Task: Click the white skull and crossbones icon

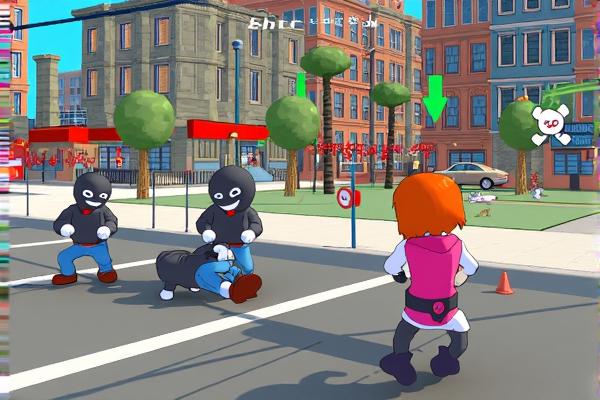Action: pos(548,123)
